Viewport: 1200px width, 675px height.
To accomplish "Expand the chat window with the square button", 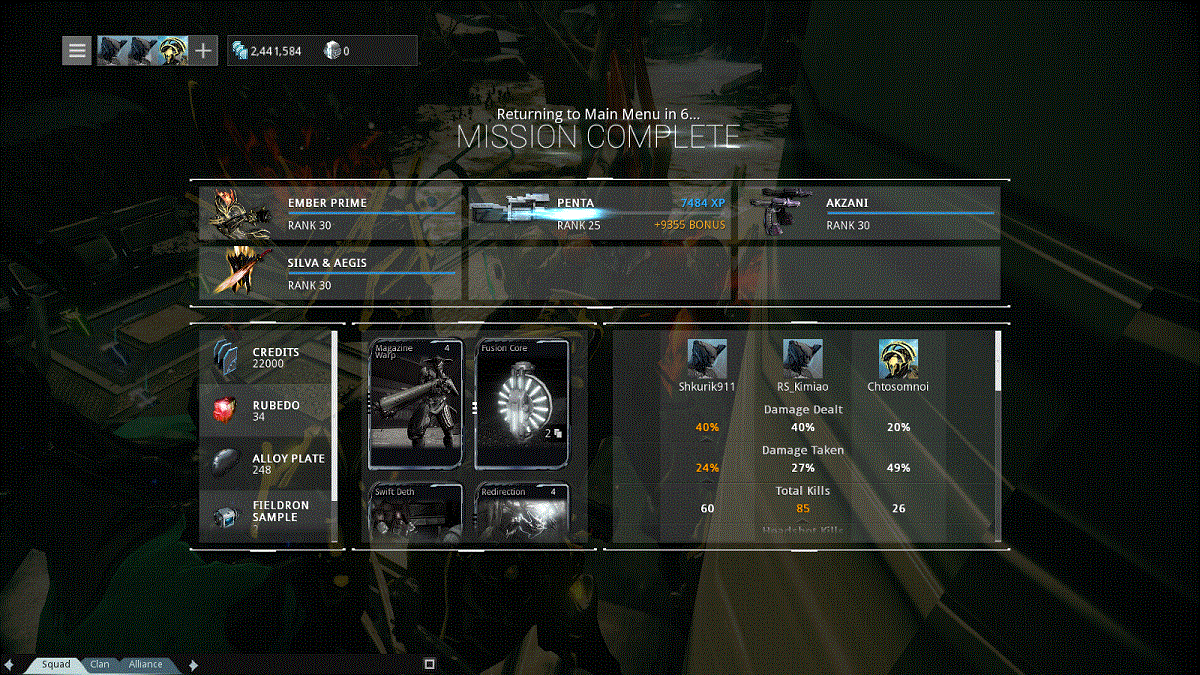I will pyautogui.click(x=429, y=664).
